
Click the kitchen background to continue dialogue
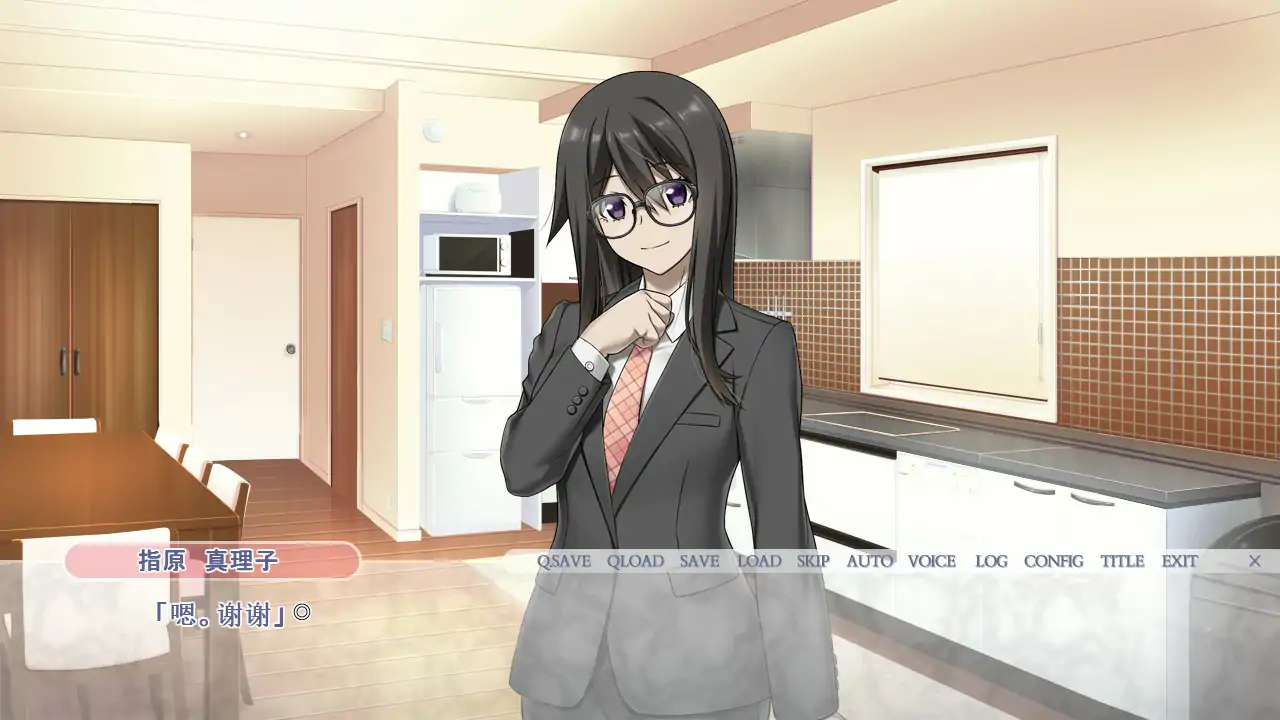point(1000,300)
